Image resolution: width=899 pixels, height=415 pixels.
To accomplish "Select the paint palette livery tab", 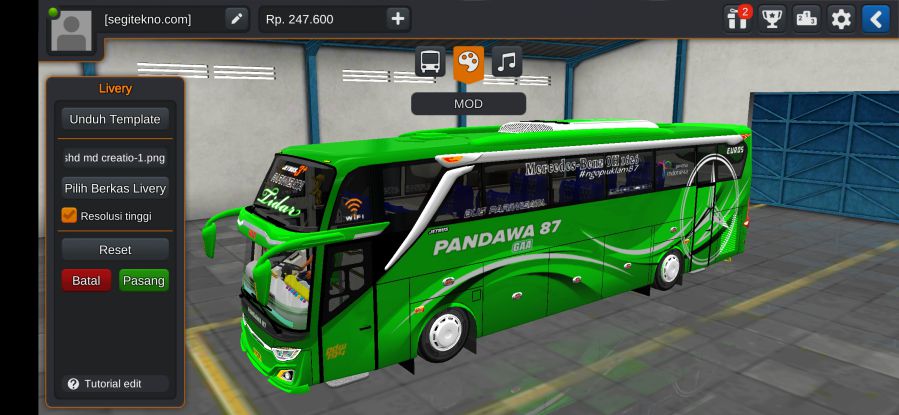I will pyautogui.click(x=468, y=62).
